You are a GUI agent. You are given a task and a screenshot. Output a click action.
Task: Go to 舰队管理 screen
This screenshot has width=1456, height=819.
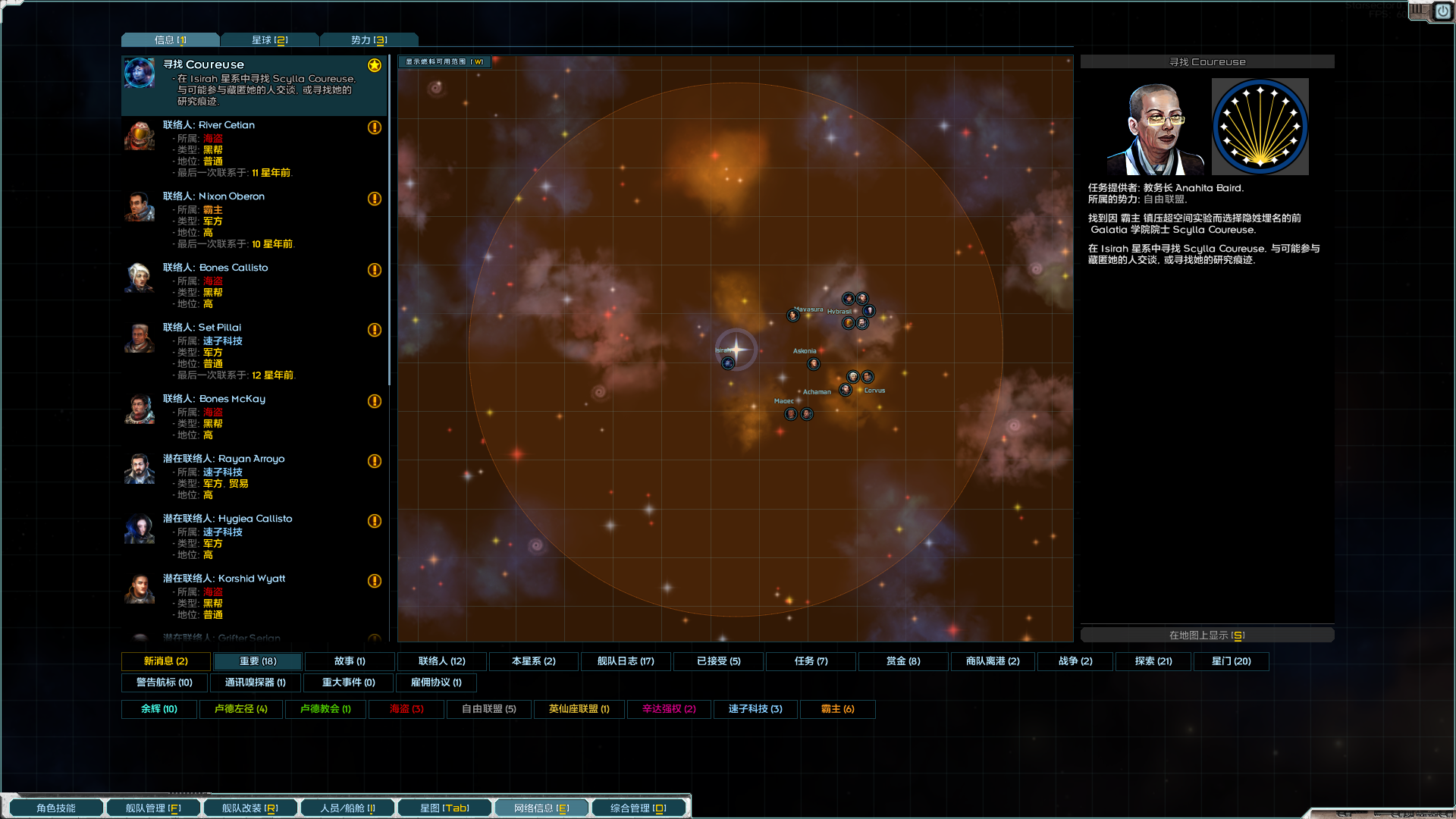tap(153, 808)
